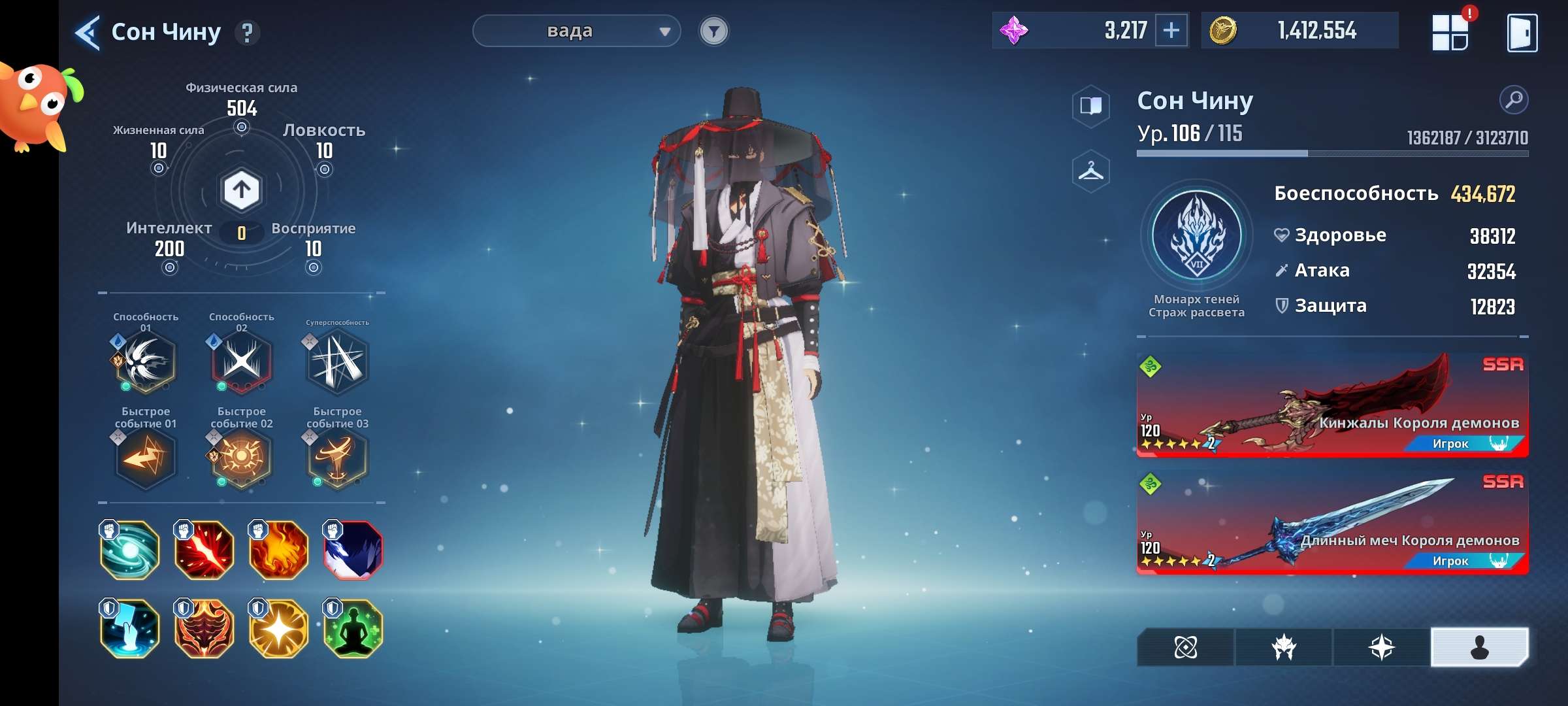Tap the stat upgrade arrow hexagon
The image size is (1568, 706).
tap(242, 190)
